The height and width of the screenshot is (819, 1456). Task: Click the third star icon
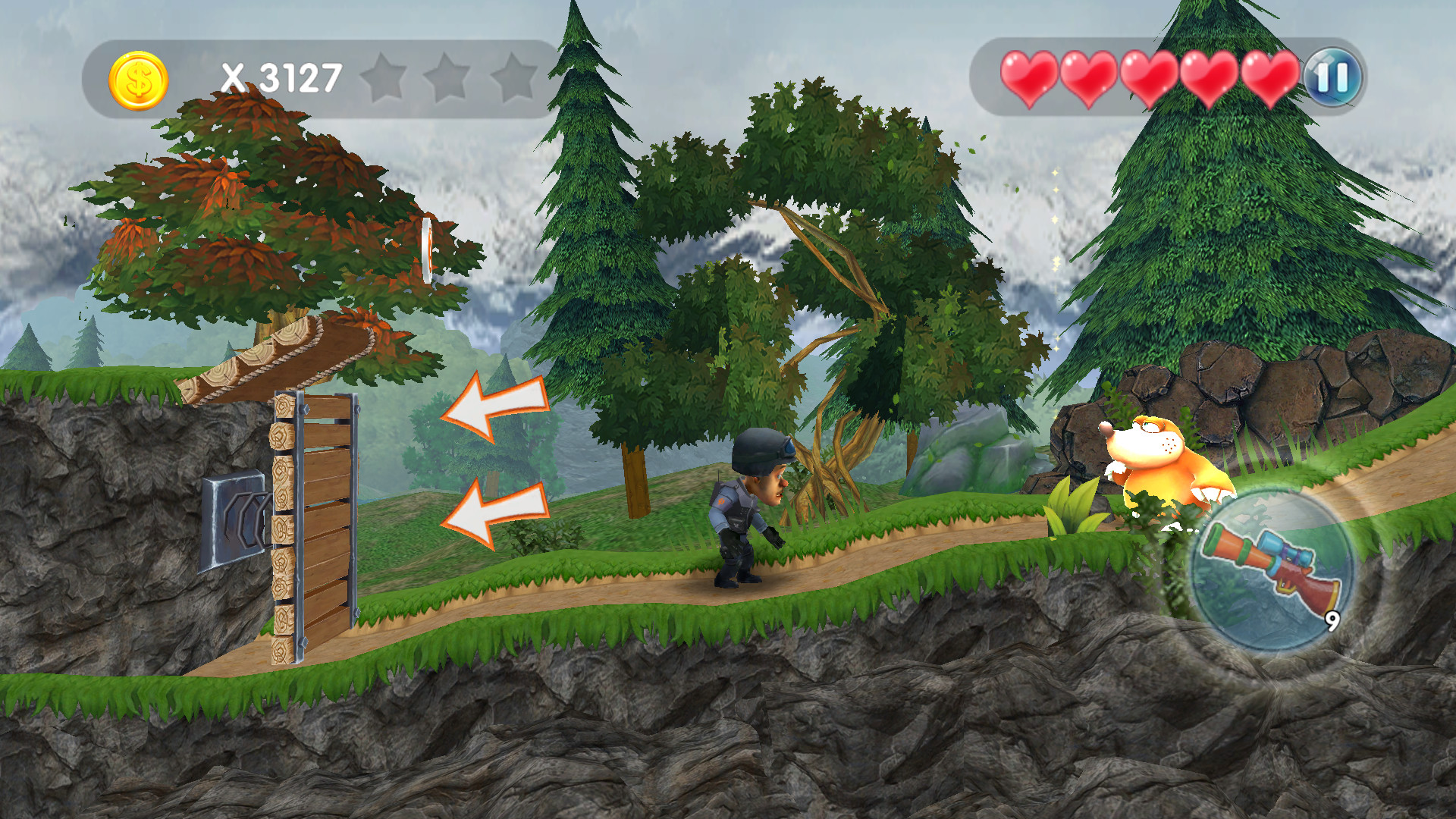pos(514,76)
